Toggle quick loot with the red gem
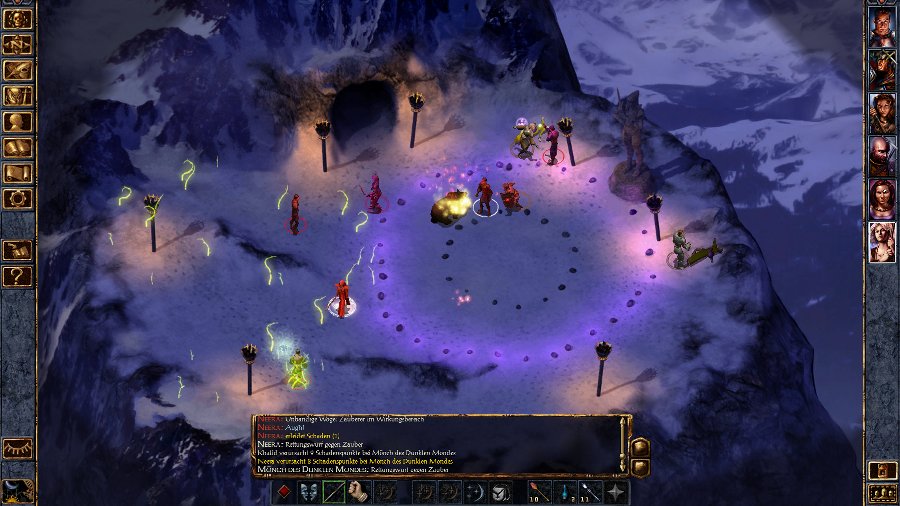The image size is (900, 506). tap(284, 492)
